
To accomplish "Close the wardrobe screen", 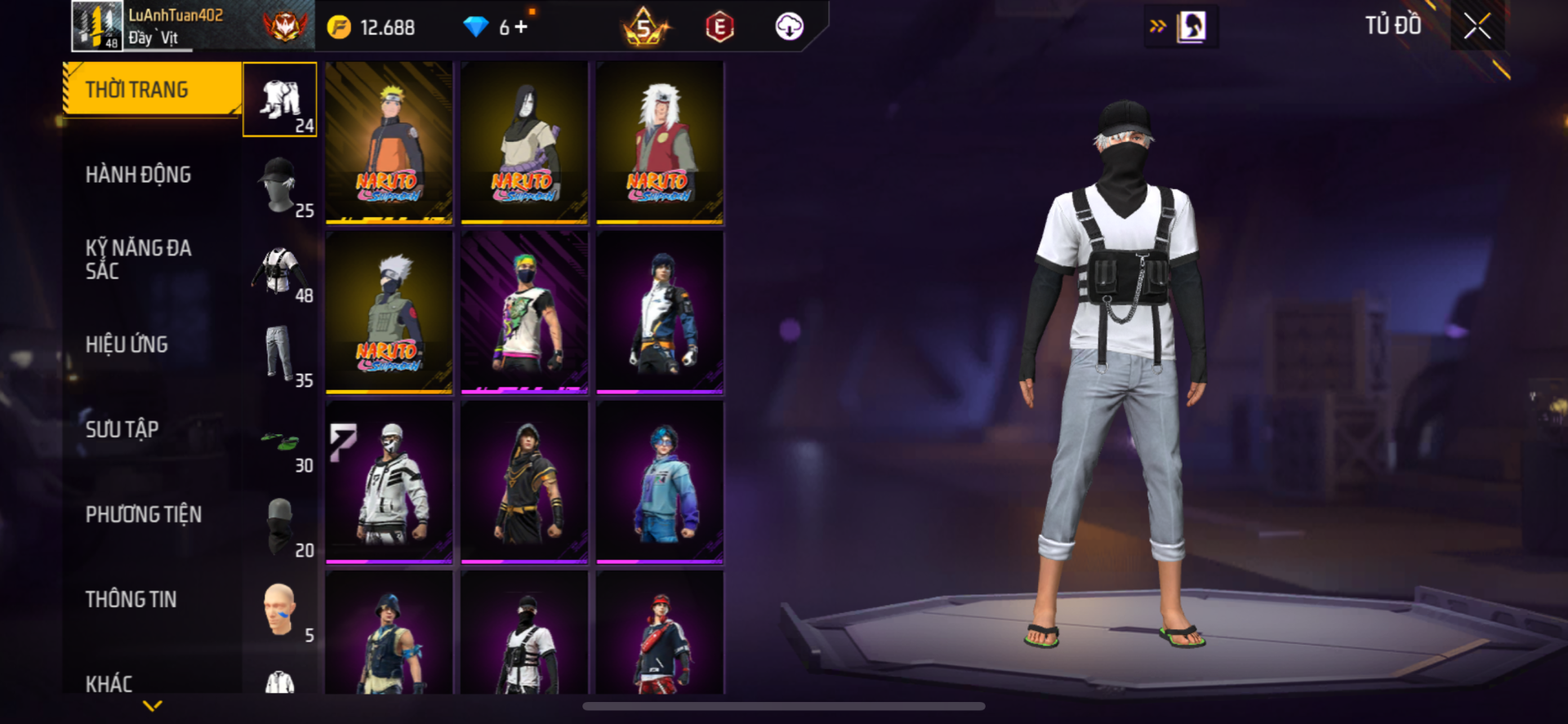I will (x=1477, y=26).
